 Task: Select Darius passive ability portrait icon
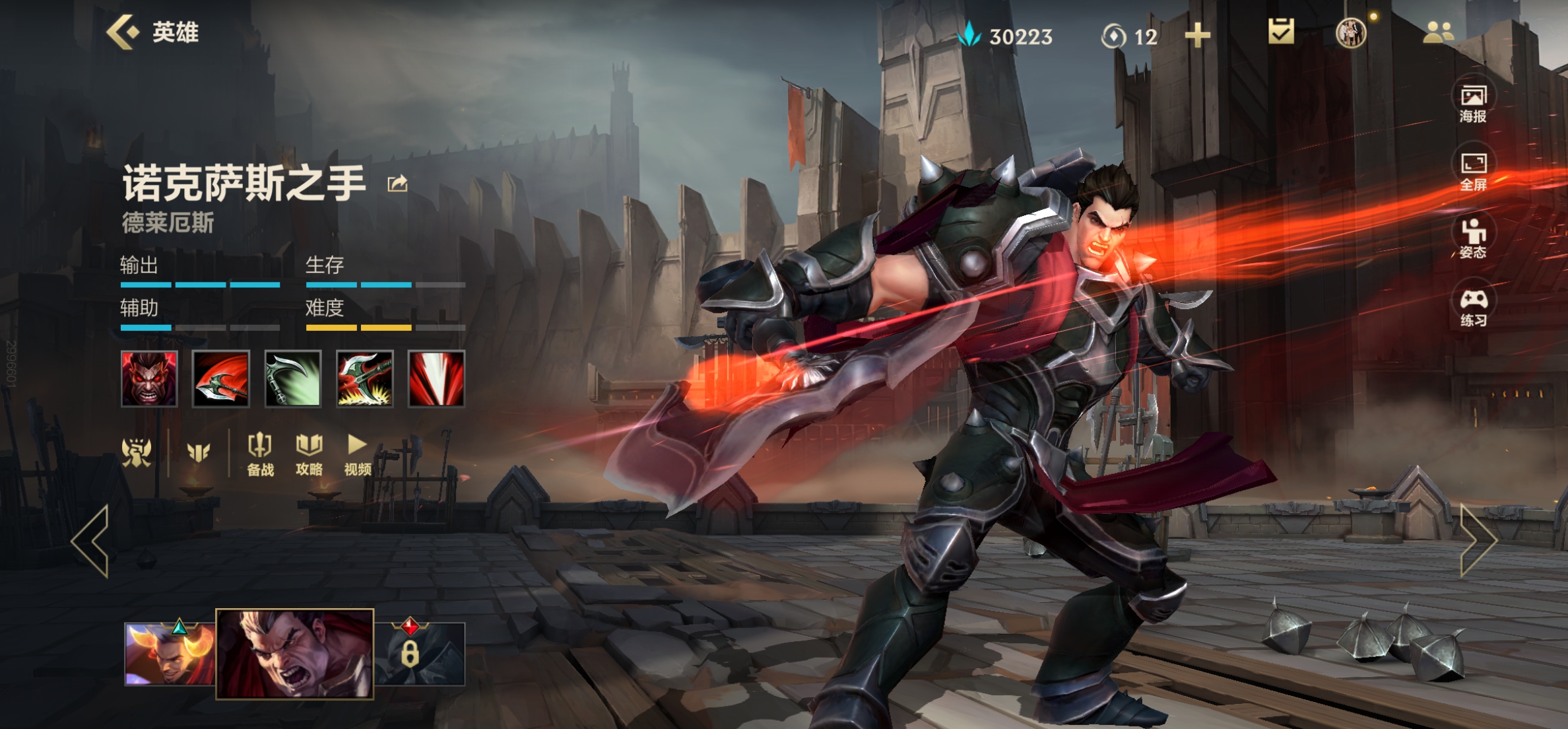pos(149,379)
